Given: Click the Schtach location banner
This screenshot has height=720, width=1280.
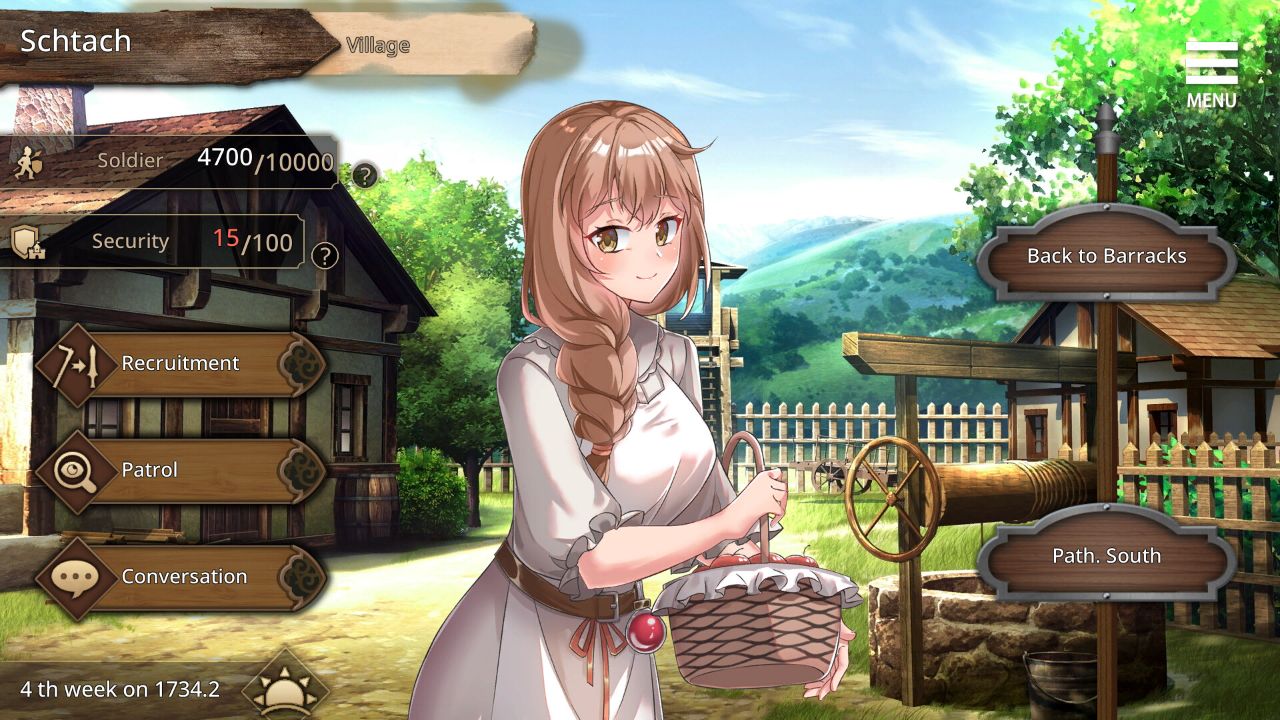Looking at the screenshot, I should (75, 42).
